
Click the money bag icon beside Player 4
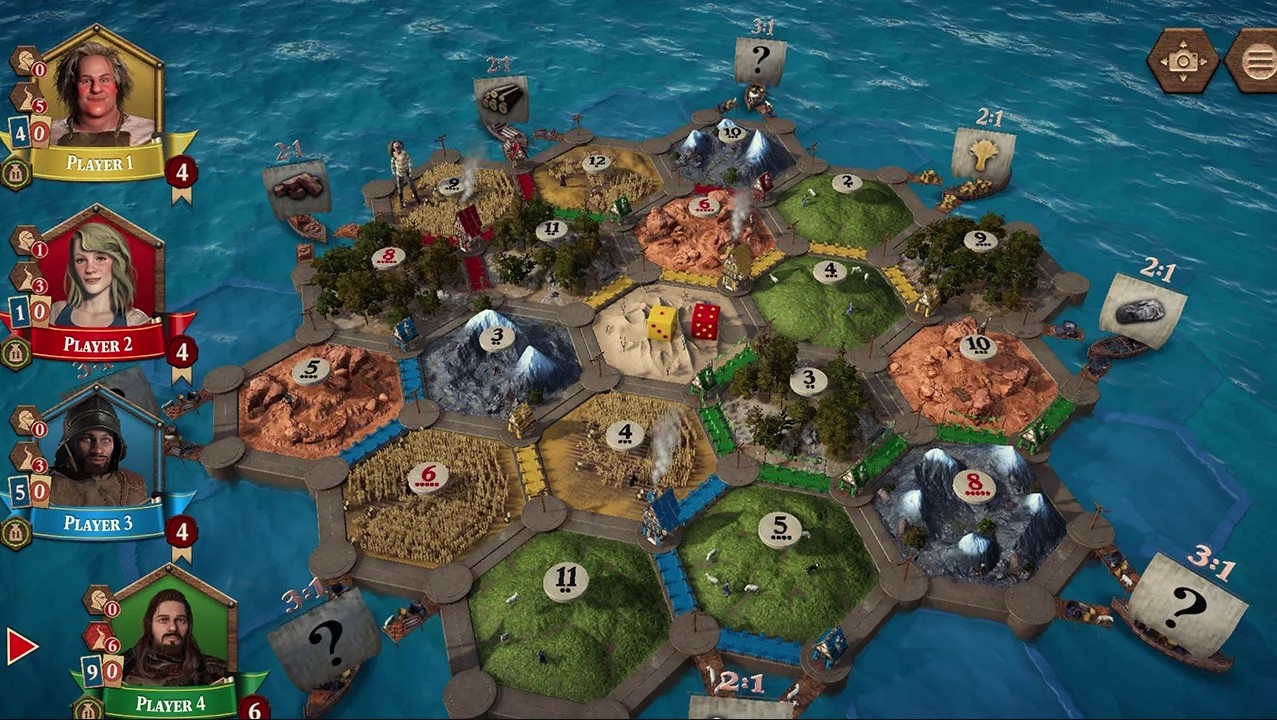point(88,708)
